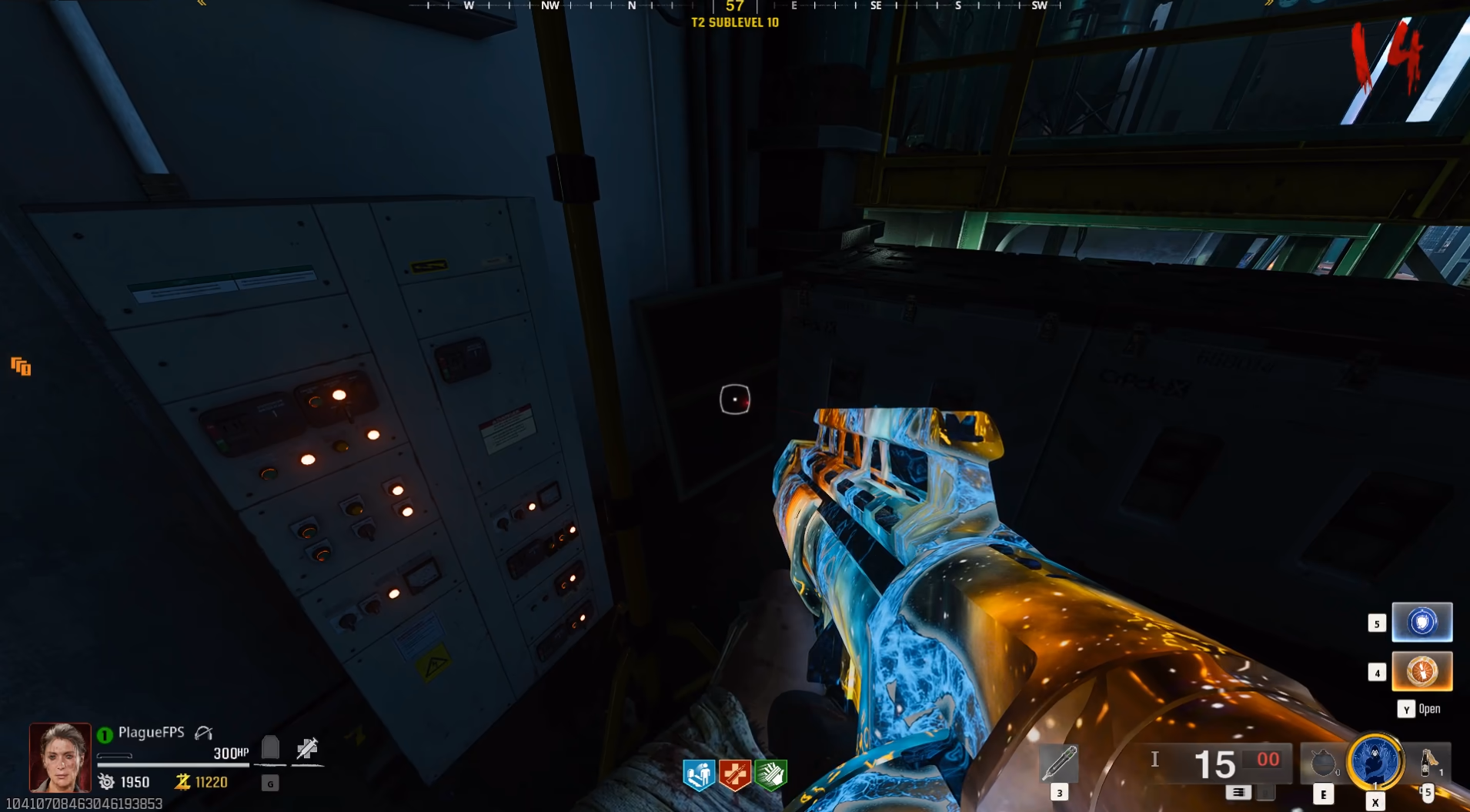Screen dimensions: 1470x812
Task: Click the self-revive syringe icon
Action: pyautogui.click(x=307, y=748)
